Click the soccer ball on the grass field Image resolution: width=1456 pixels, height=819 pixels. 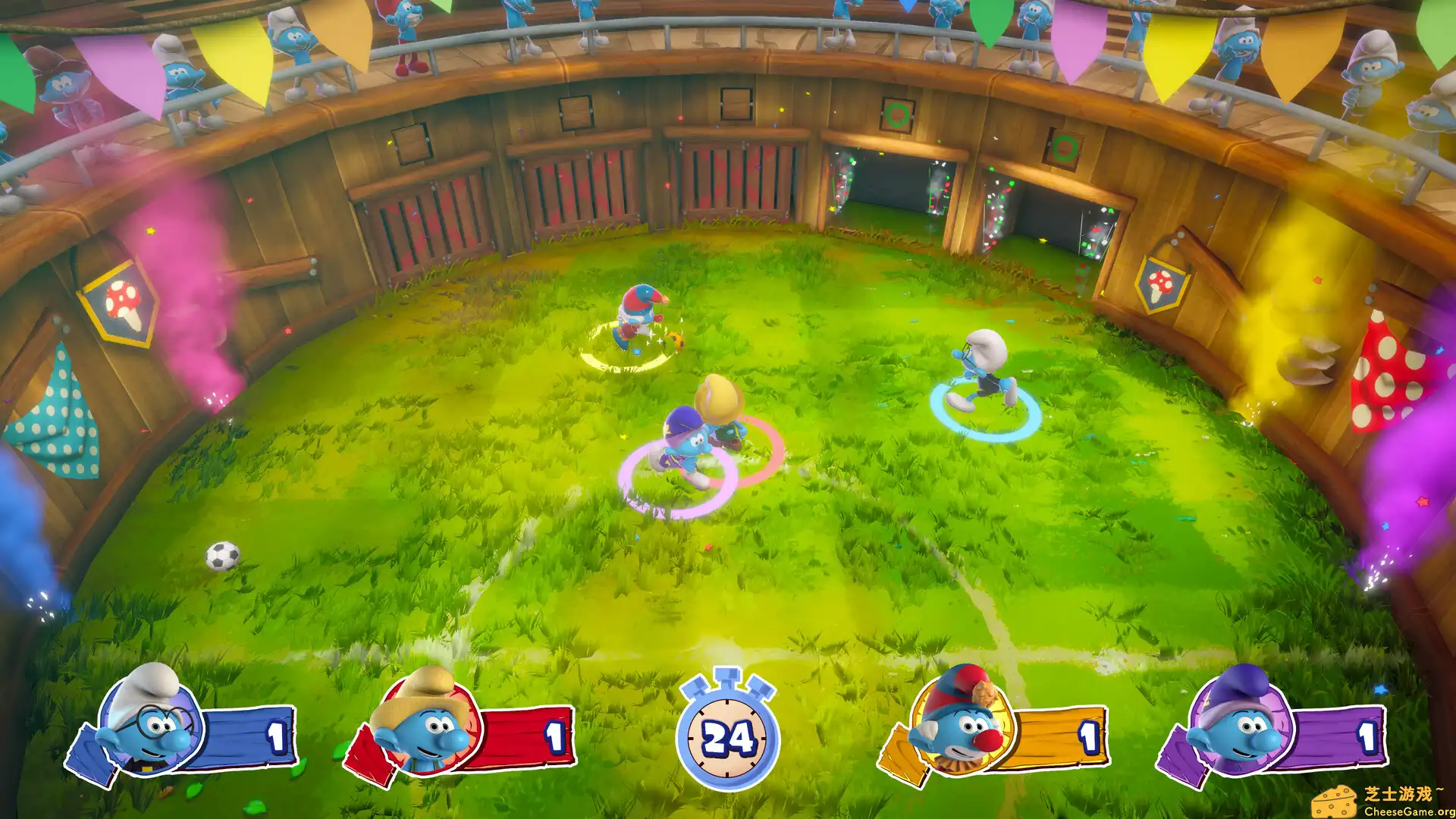tap(224, 557)
